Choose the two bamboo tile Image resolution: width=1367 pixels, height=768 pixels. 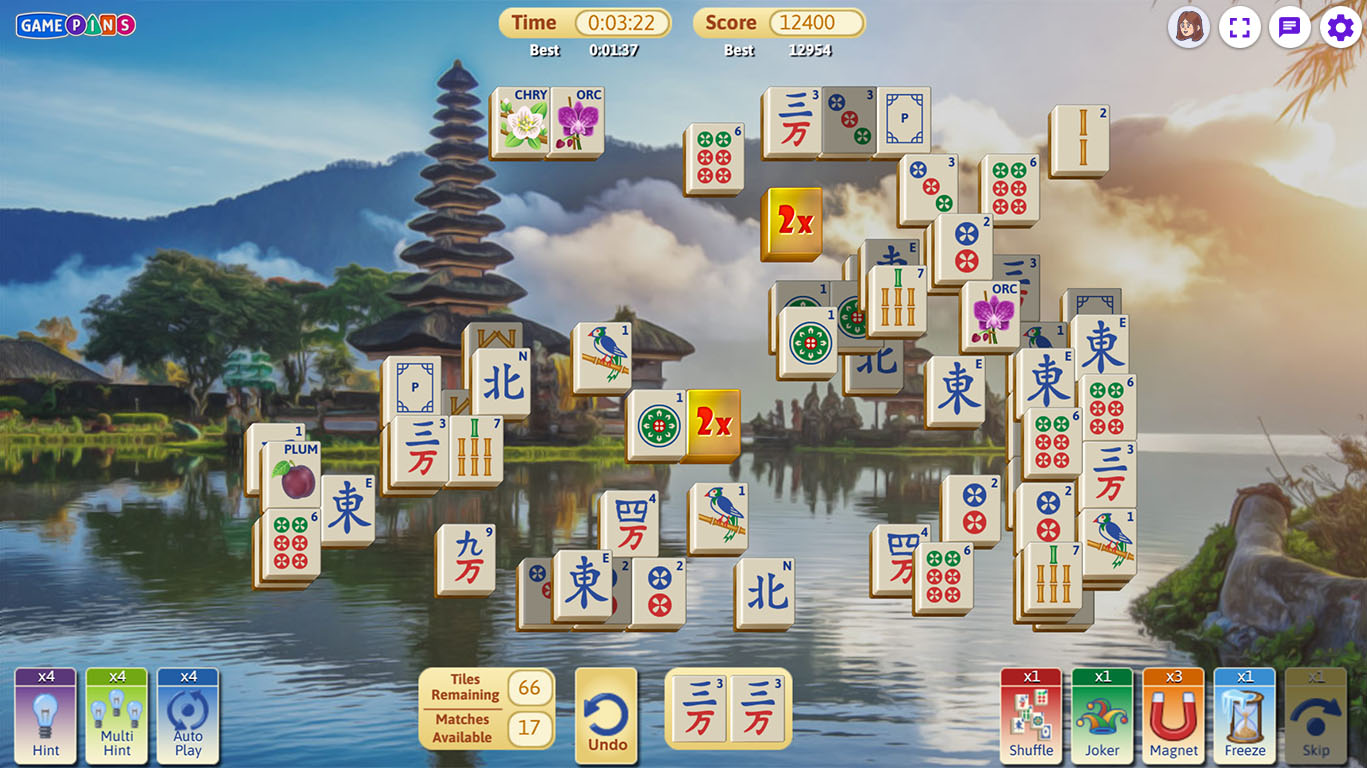point(1081,140)
